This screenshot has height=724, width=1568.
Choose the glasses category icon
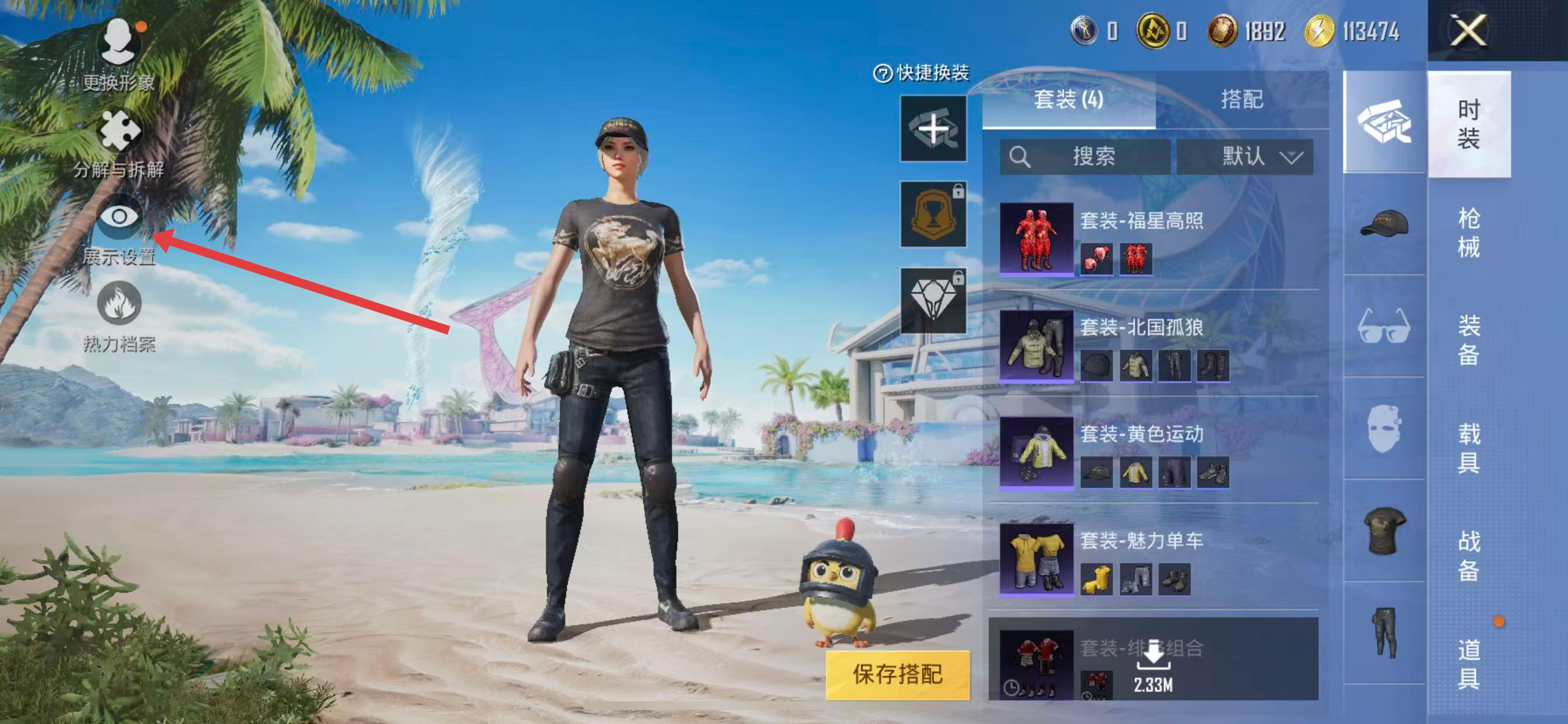(x=1384, y=326)
